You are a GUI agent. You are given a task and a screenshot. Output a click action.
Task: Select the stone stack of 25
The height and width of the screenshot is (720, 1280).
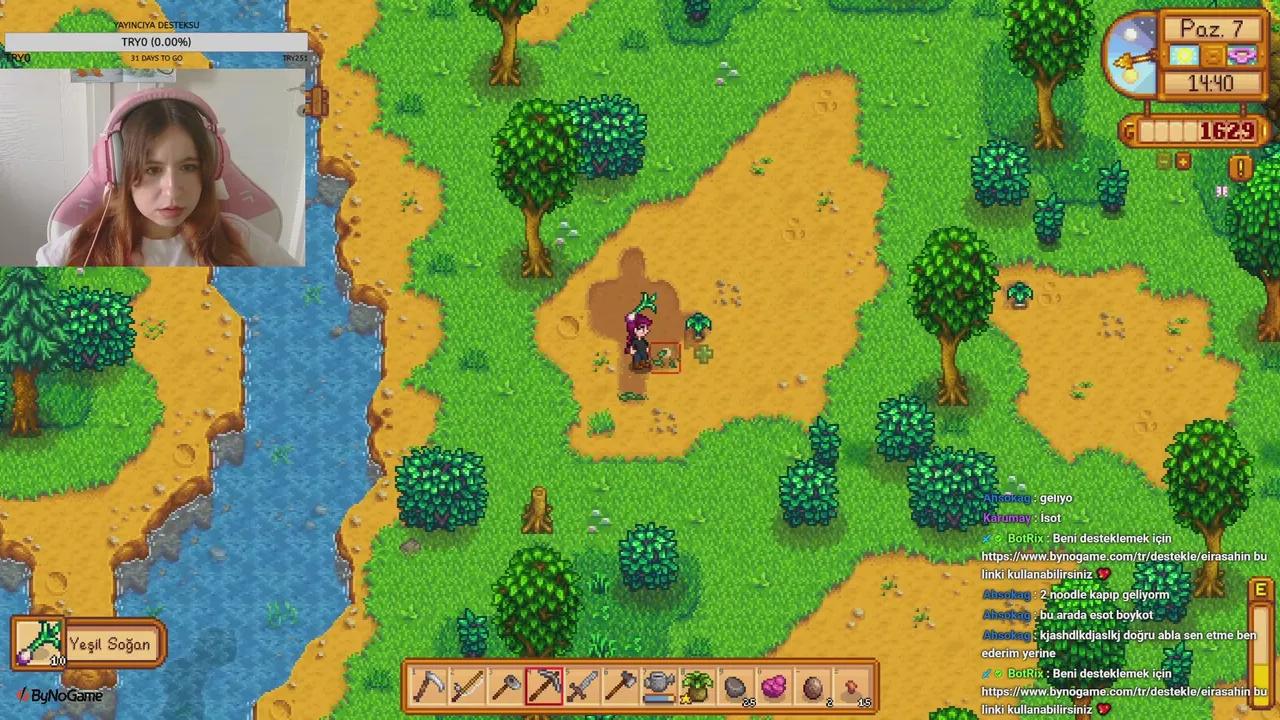tap(735, 687)
